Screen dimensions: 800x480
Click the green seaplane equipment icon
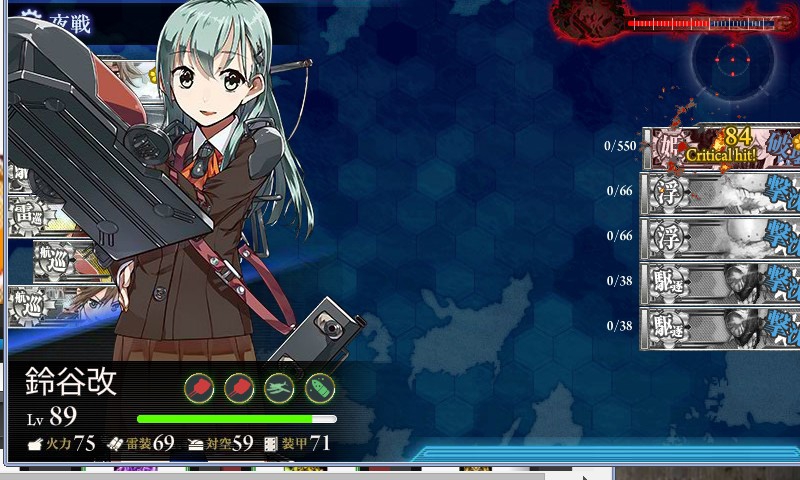pyautogui.click(x=279, y=388)
